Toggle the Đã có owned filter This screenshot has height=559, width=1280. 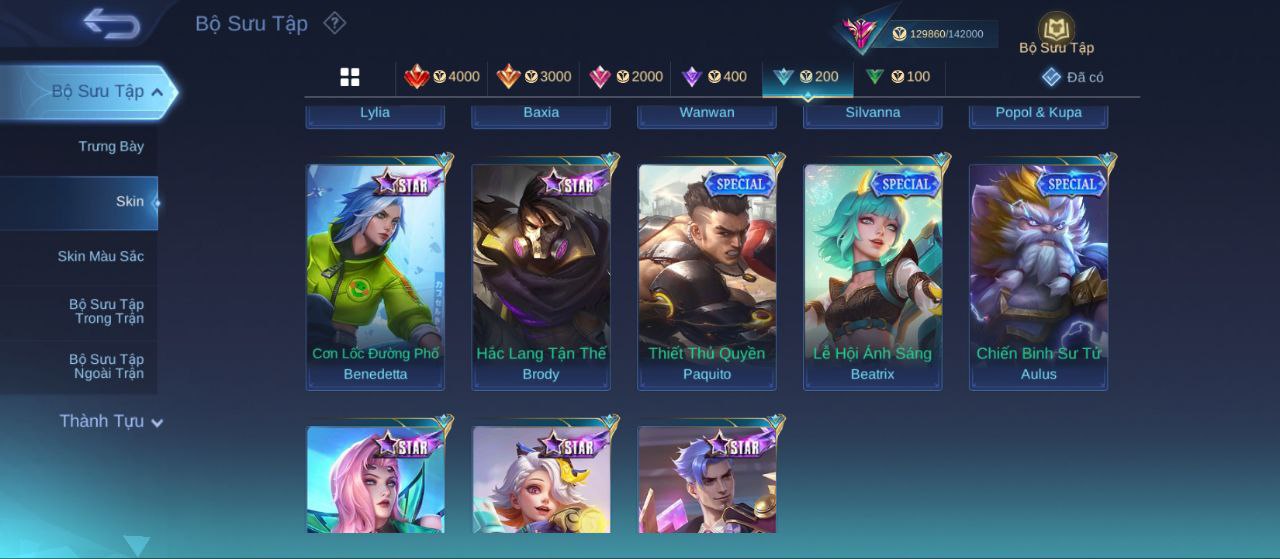[x=1073, y=77]
